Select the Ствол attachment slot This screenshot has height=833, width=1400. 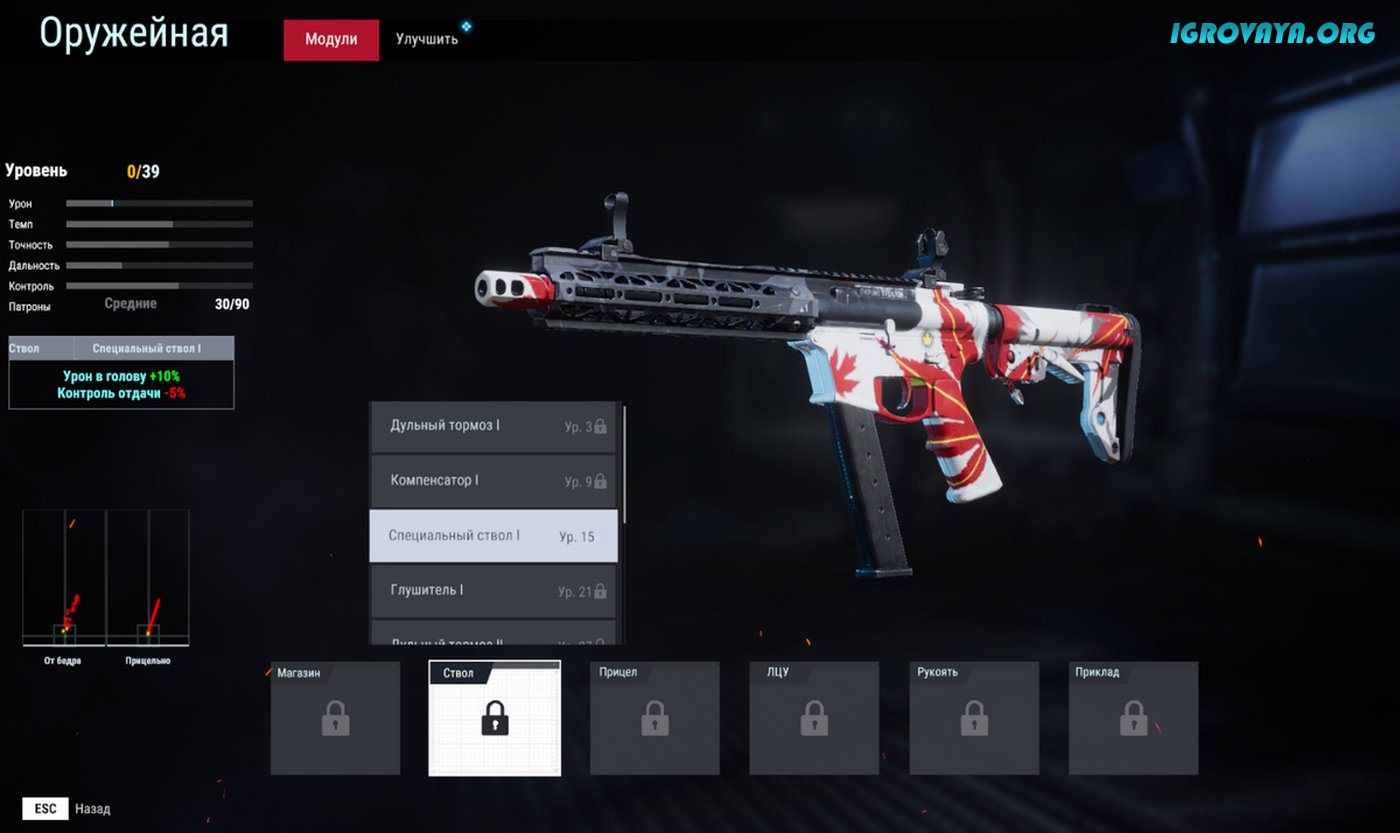(495, 718)
